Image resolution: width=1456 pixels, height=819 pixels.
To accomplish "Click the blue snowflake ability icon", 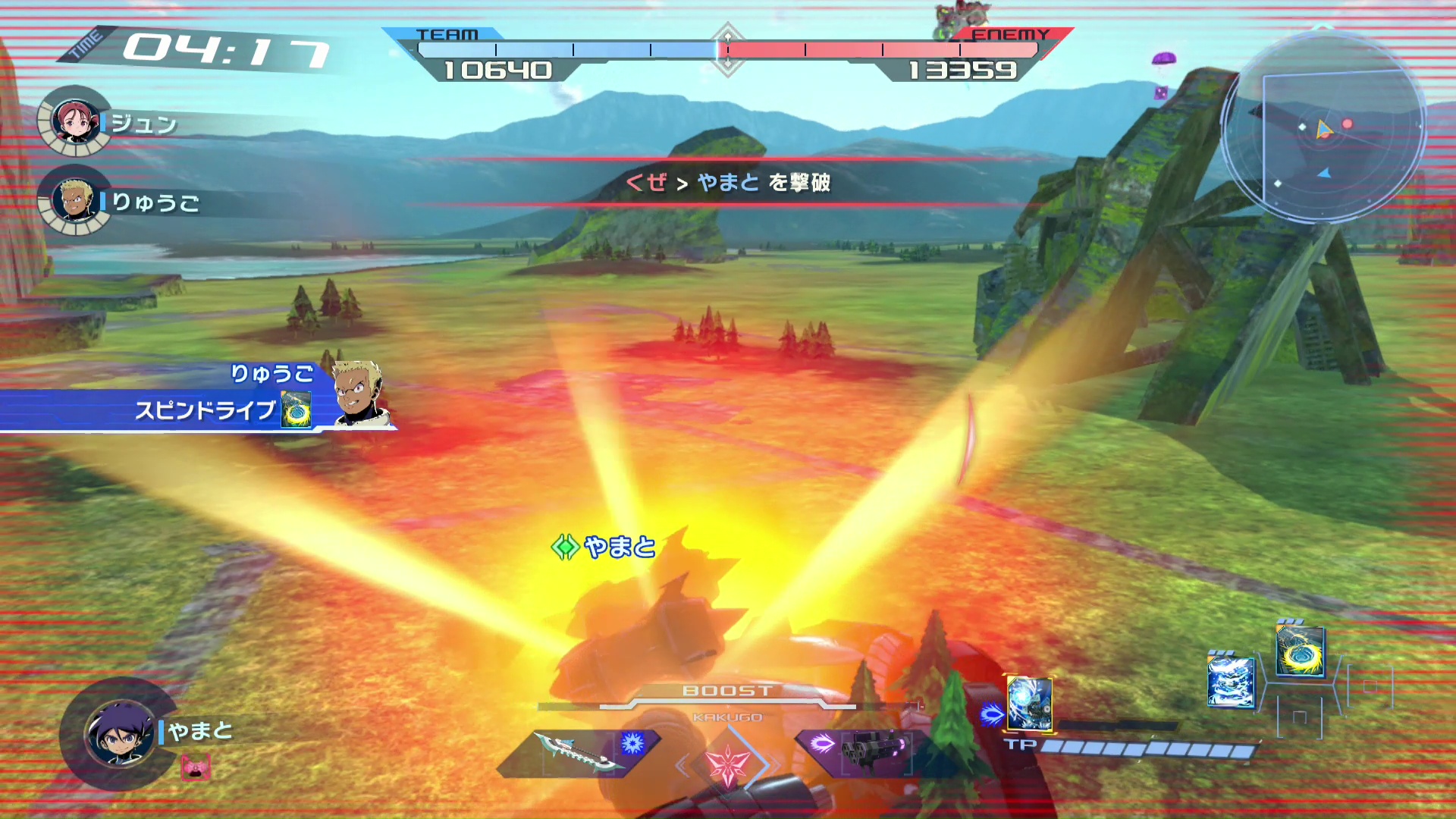I will pos(633,743).
